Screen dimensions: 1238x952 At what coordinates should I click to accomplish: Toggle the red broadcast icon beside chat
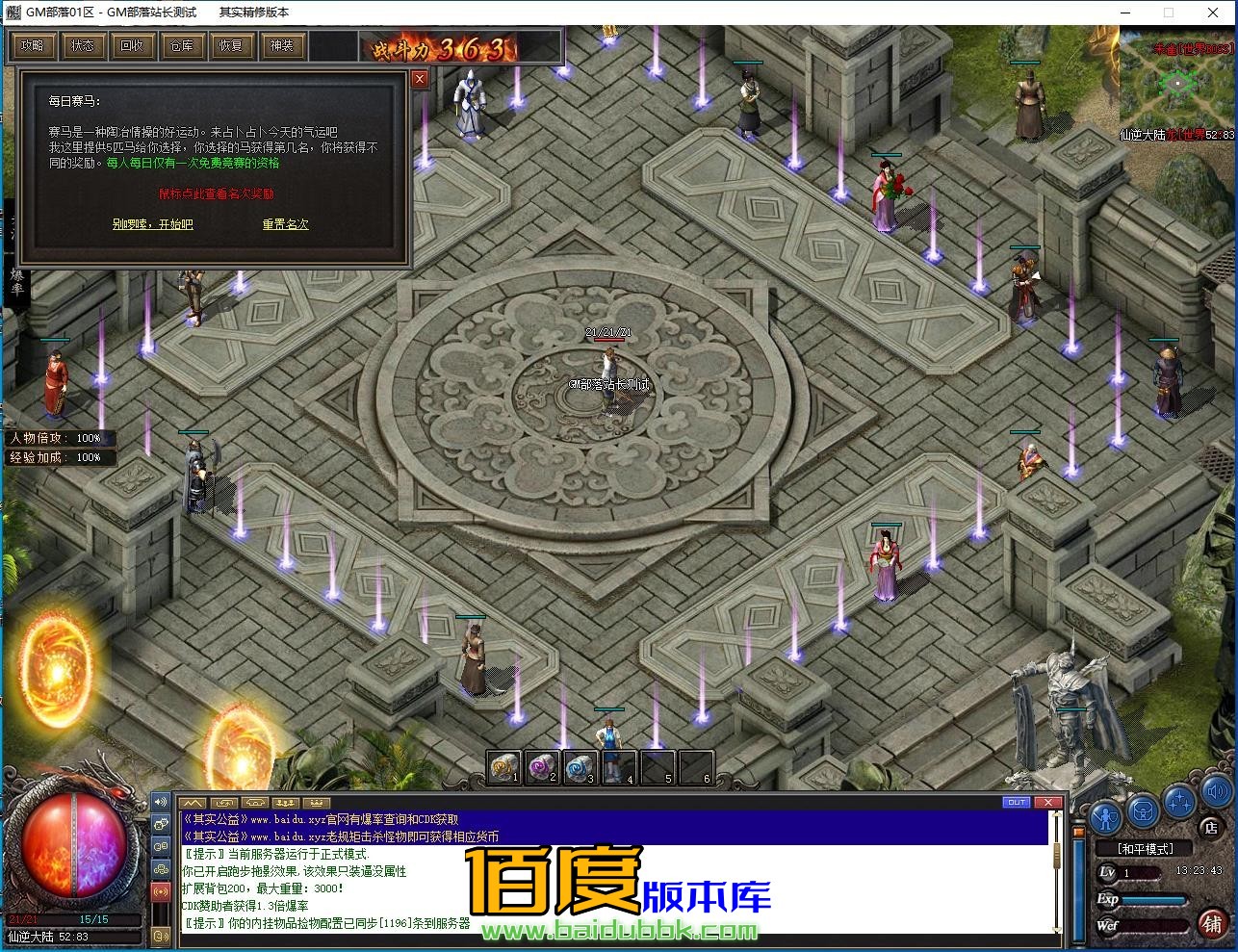[161, 889]
